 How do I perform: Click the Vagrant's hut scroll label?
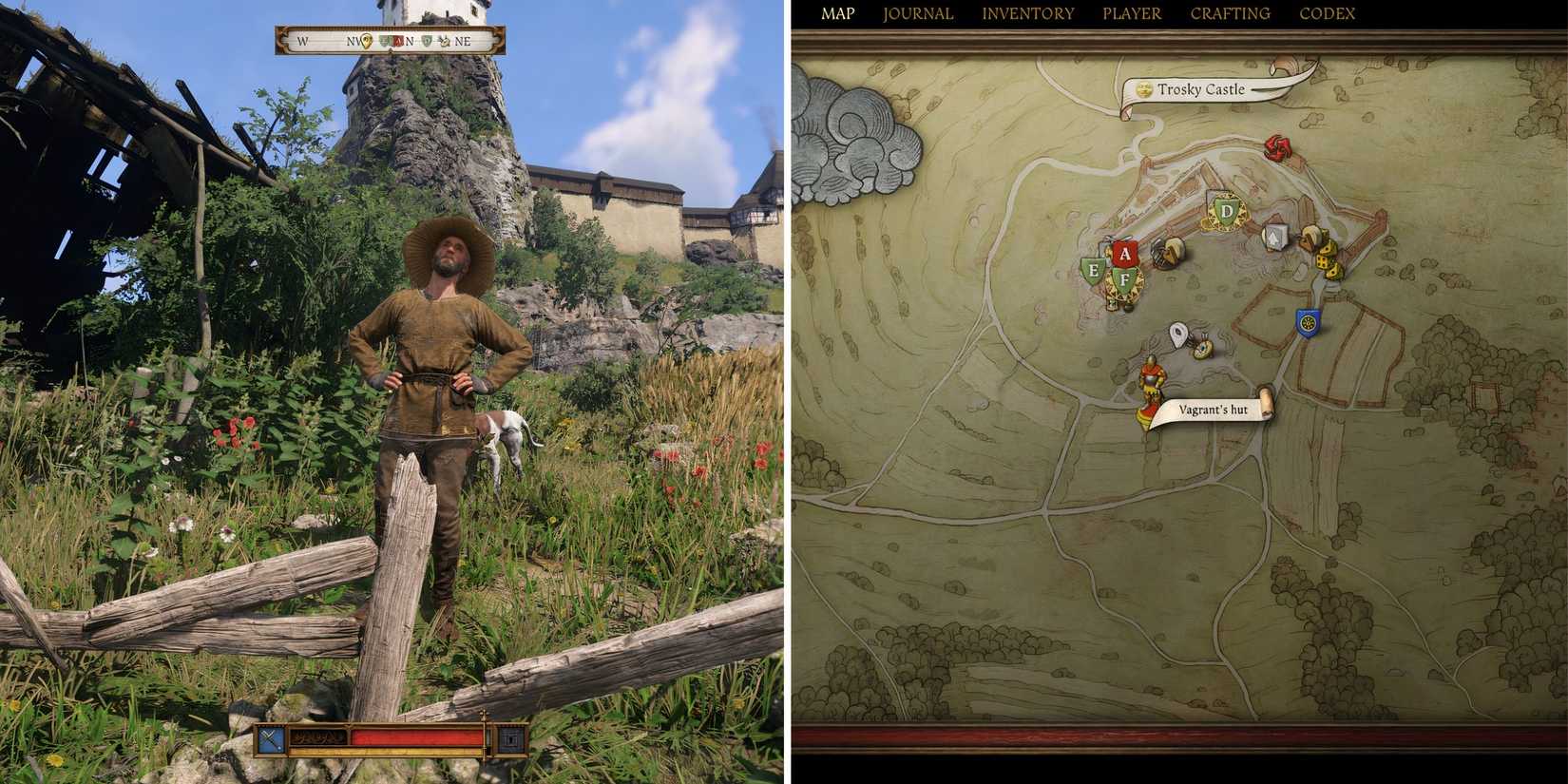[x=1214, y=407]
